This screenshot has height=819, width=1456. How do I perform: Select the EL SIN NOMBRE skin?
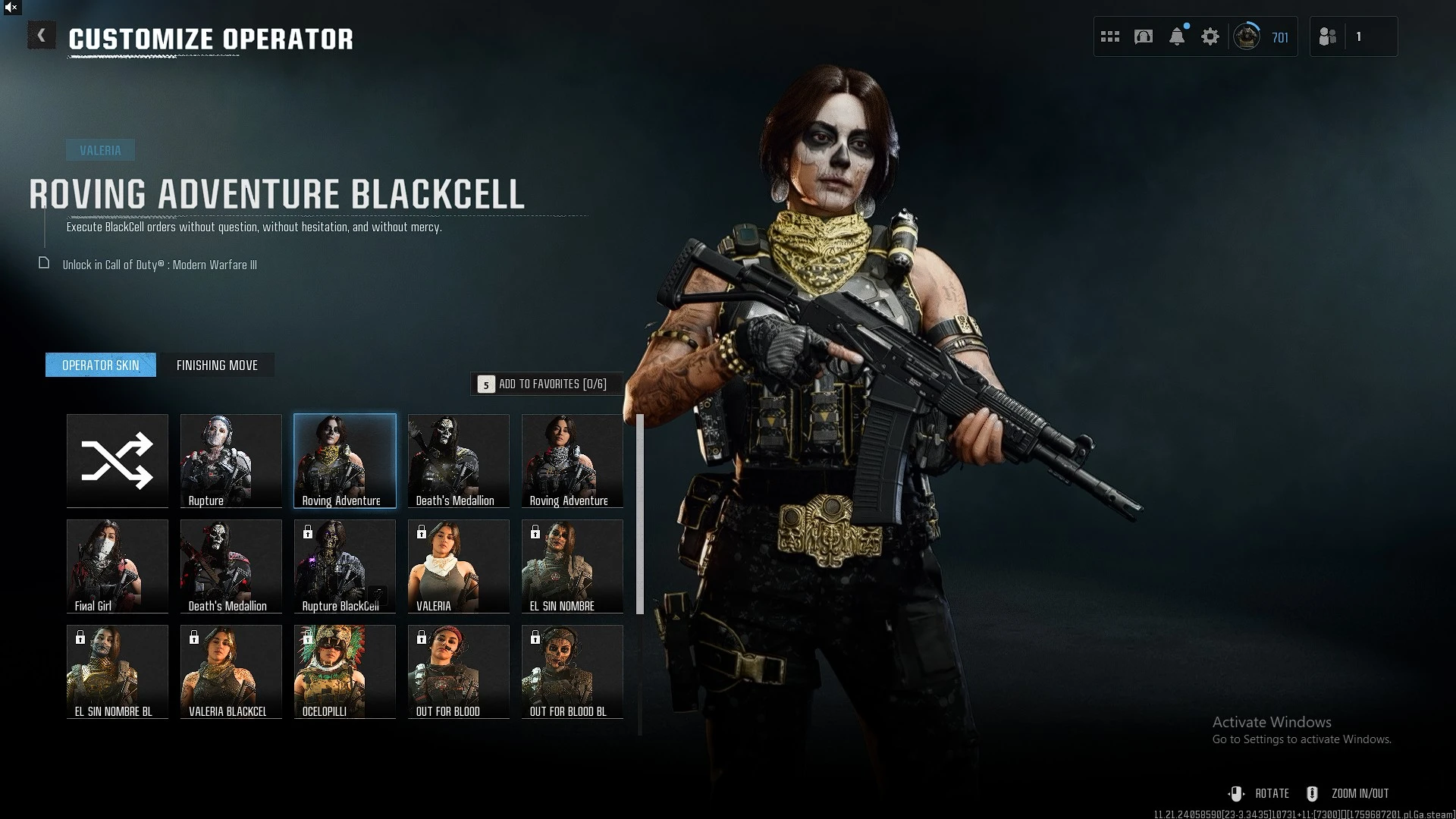click(572, 566)
